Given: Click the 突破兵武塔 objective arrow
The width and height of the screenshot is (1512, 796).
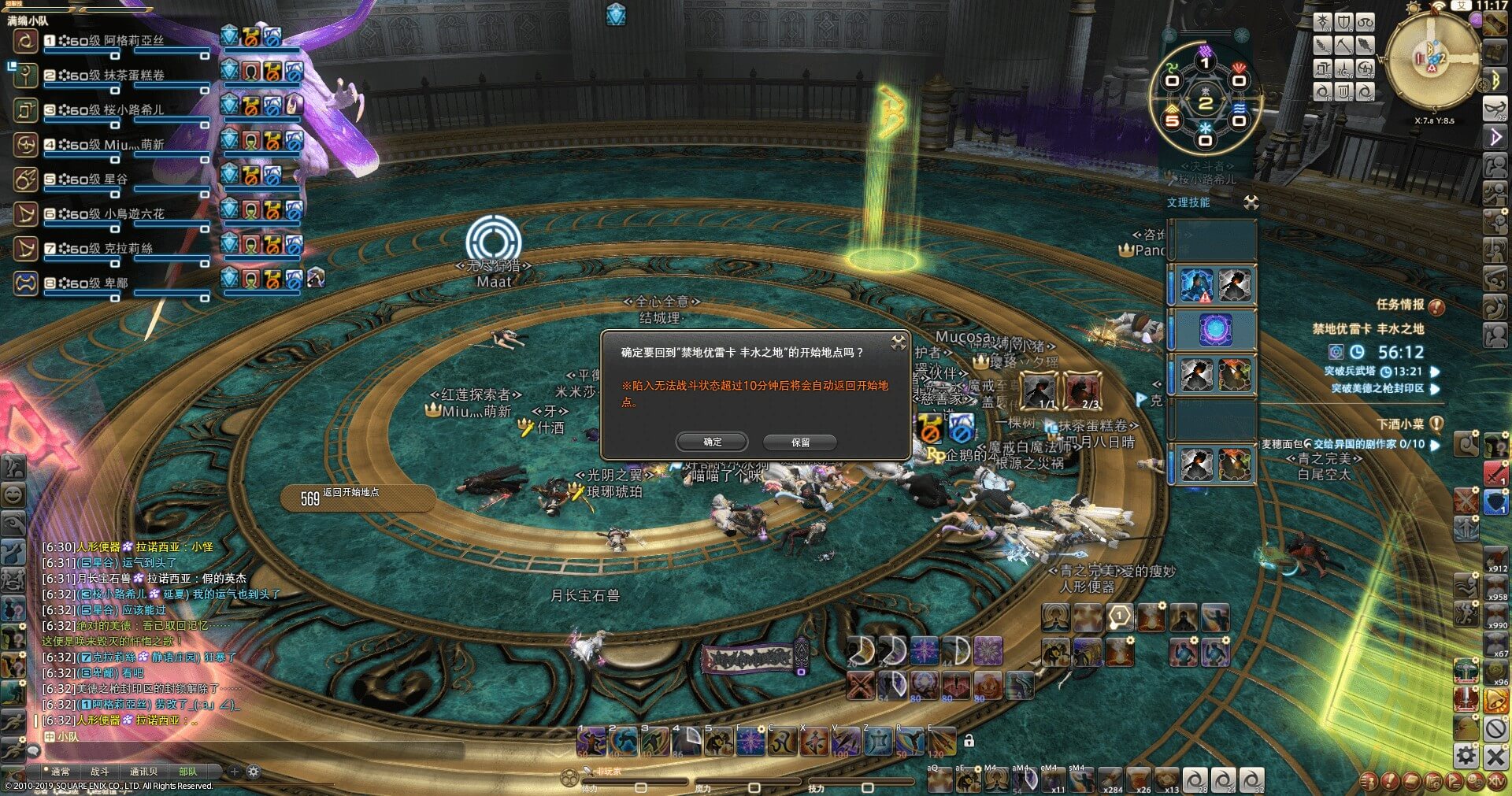Looking at the screenshot, I should pyautogui.click(x=1435, y=372).
